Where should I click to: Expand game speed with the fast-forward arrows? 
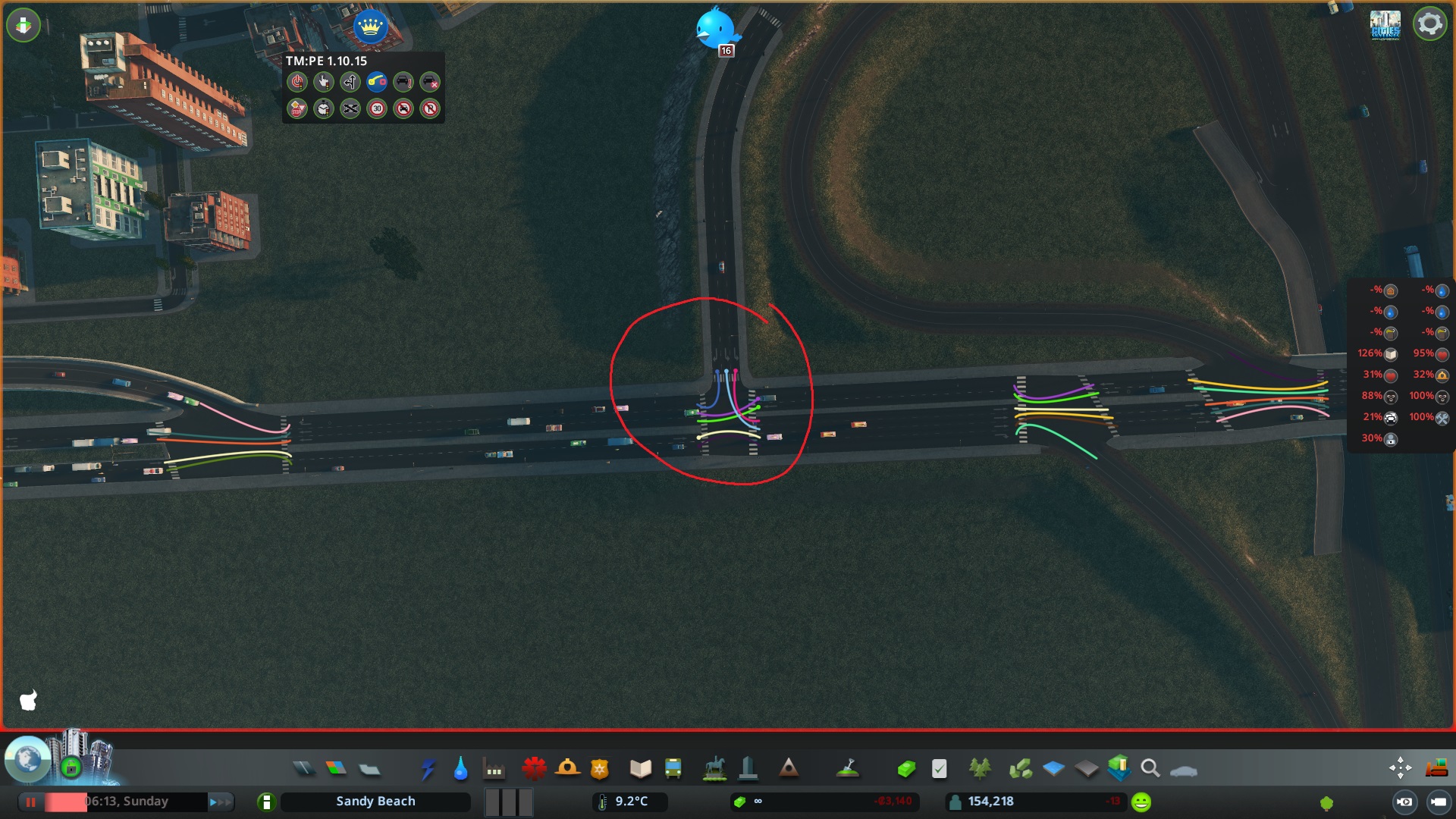click(221, 801)
